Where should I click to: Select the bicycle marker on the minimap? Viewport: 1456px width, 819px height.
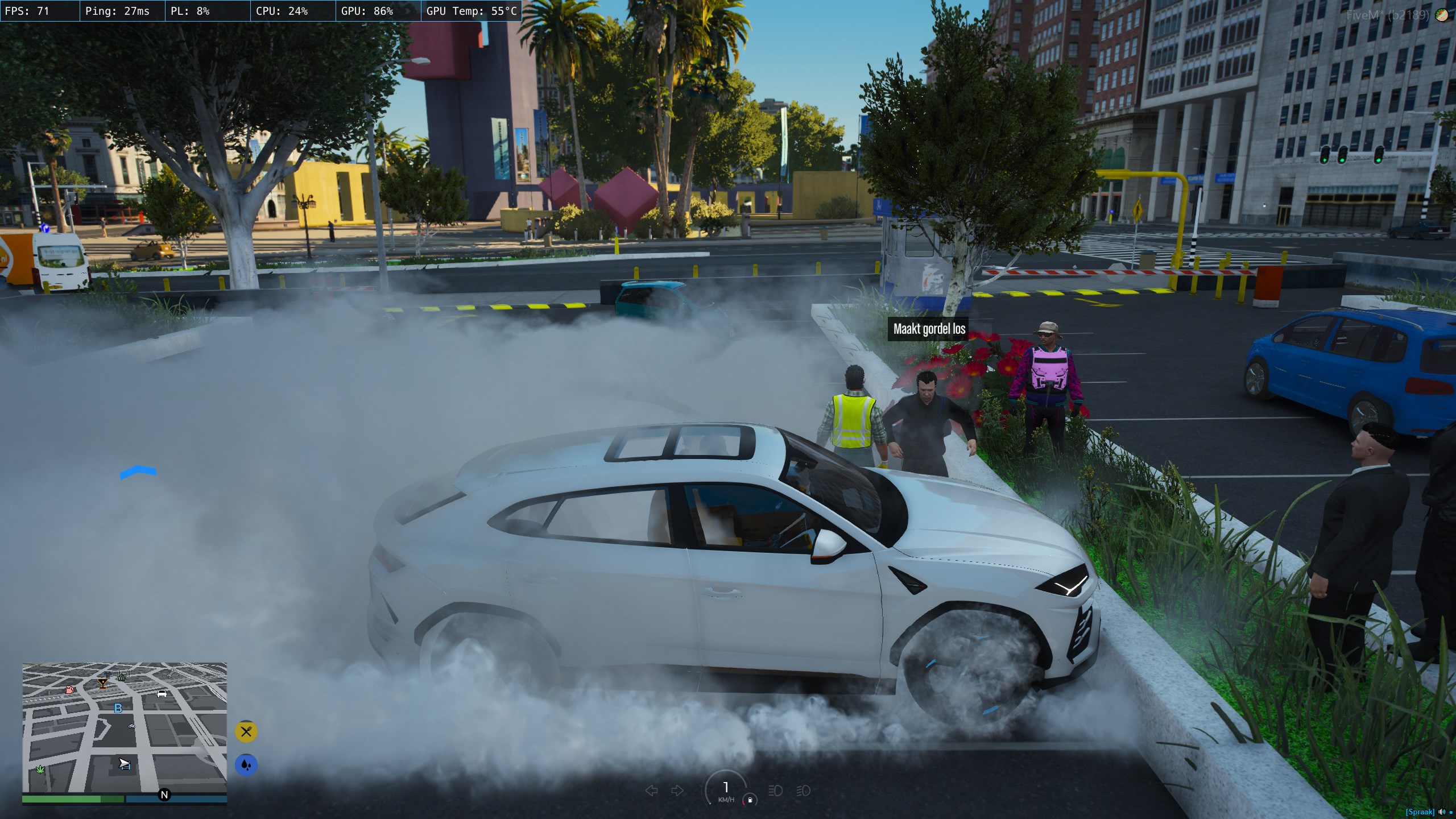pos(132,726)
